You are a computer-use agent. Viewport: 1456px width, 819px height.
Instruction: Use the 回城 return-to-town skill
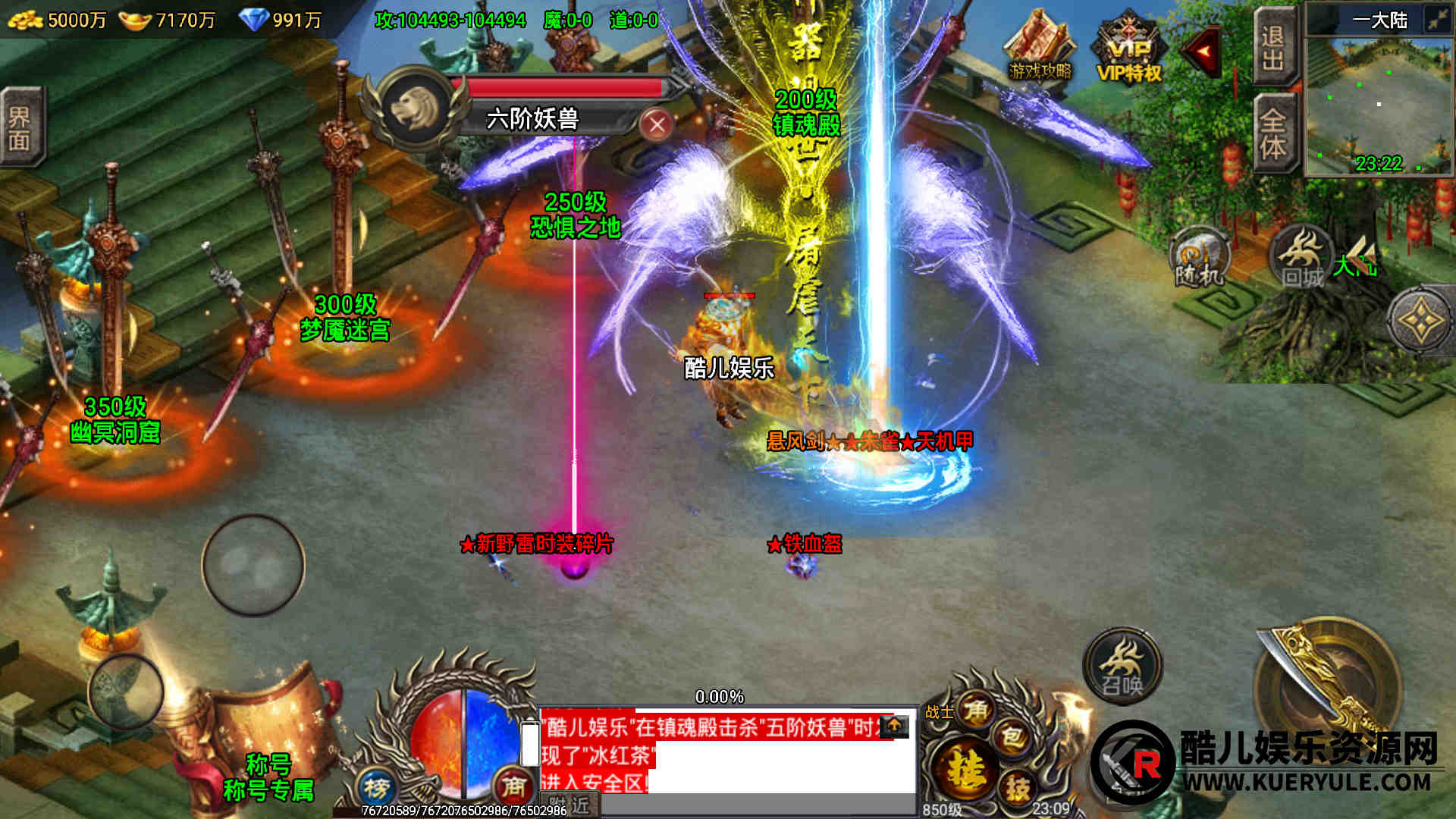pyautogui.click(x=1301, y=258)
